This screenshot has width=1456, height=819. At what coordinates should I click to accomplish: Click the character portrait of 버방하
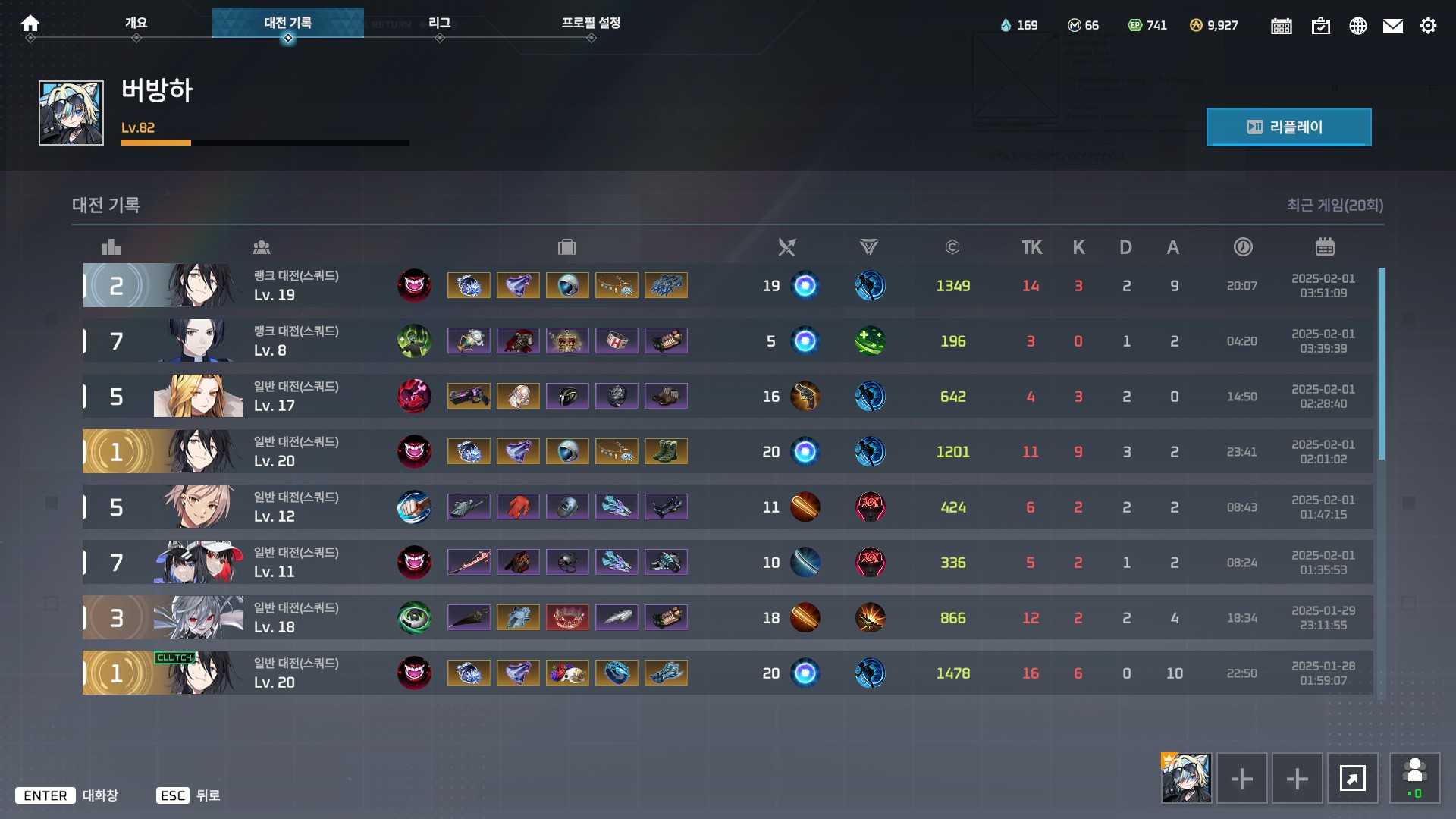70,112
